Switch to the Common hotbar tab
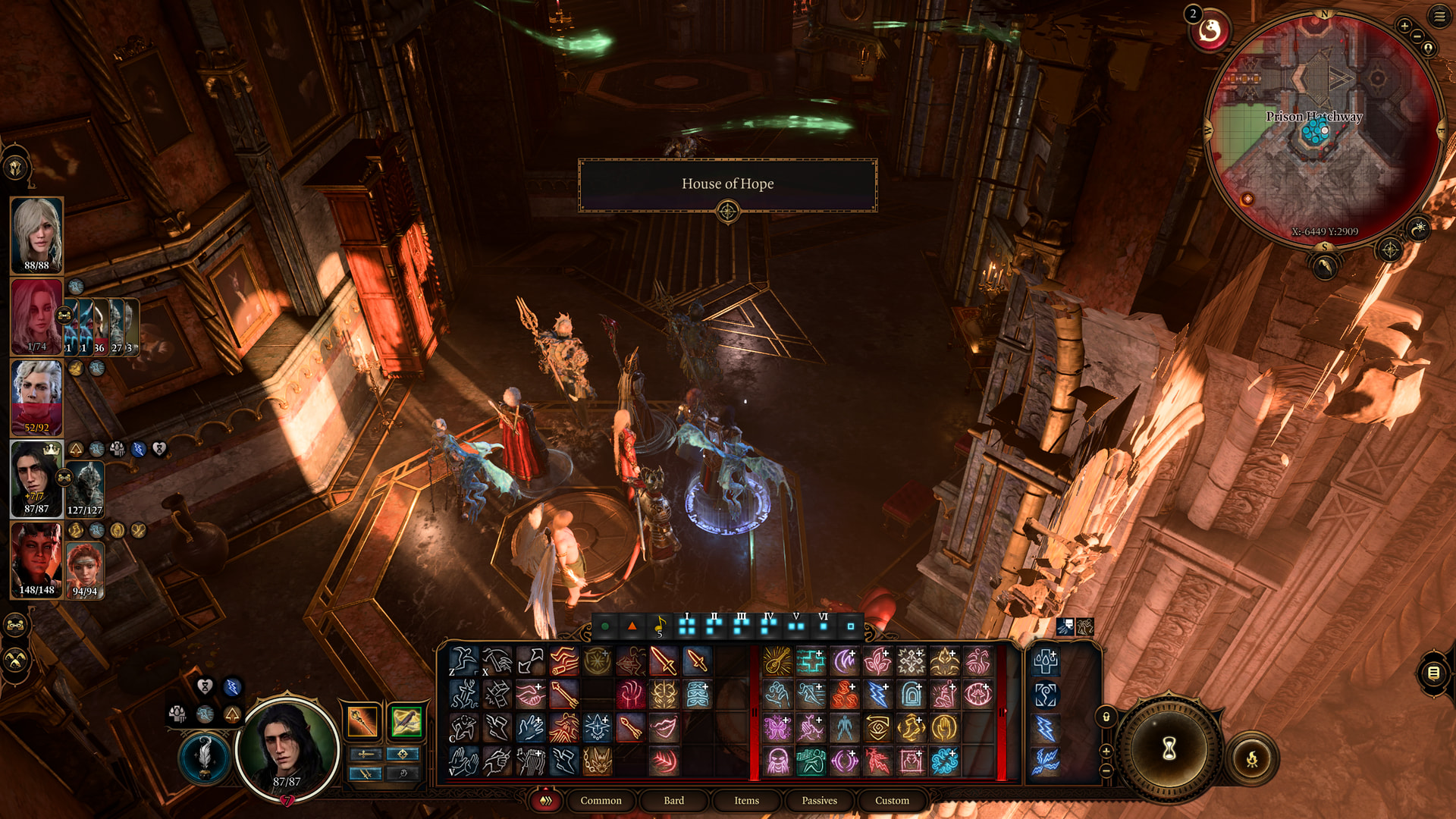 pos(601,800)
